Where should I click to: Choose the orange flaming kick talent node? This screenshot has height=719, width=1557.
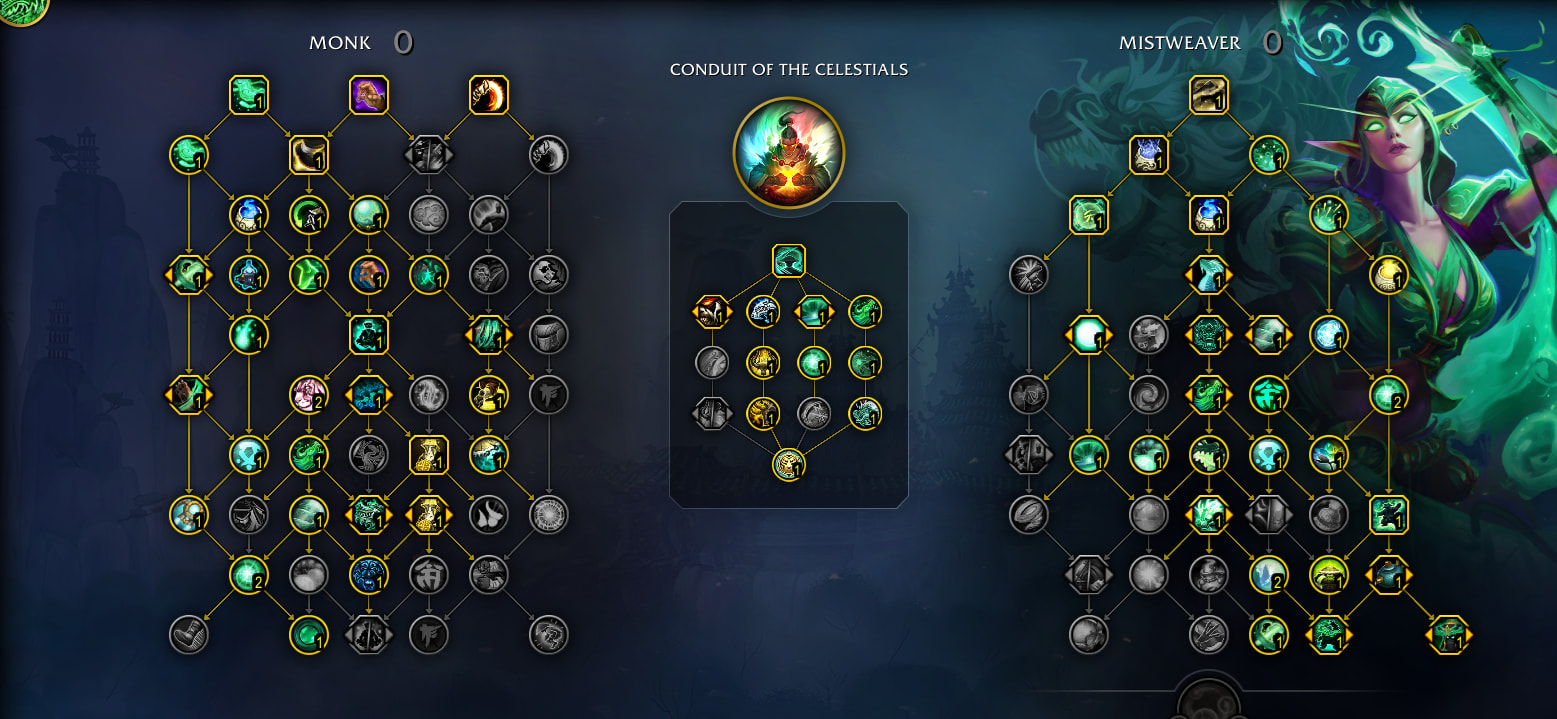(x=489, y=95)
